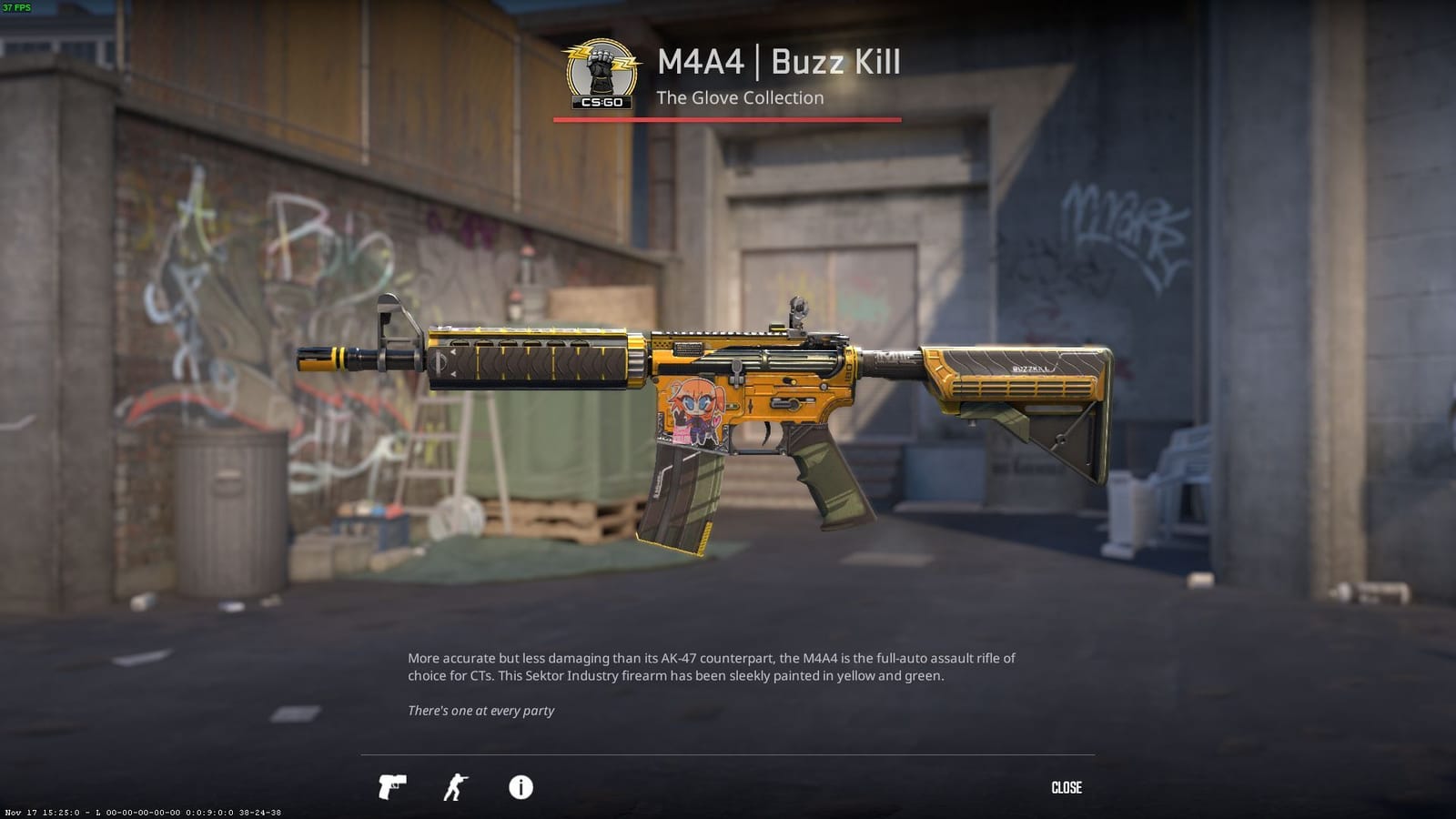Click the Glove Collection fist emblem
Screen dimensions: 1456x819
click(601, 64)
